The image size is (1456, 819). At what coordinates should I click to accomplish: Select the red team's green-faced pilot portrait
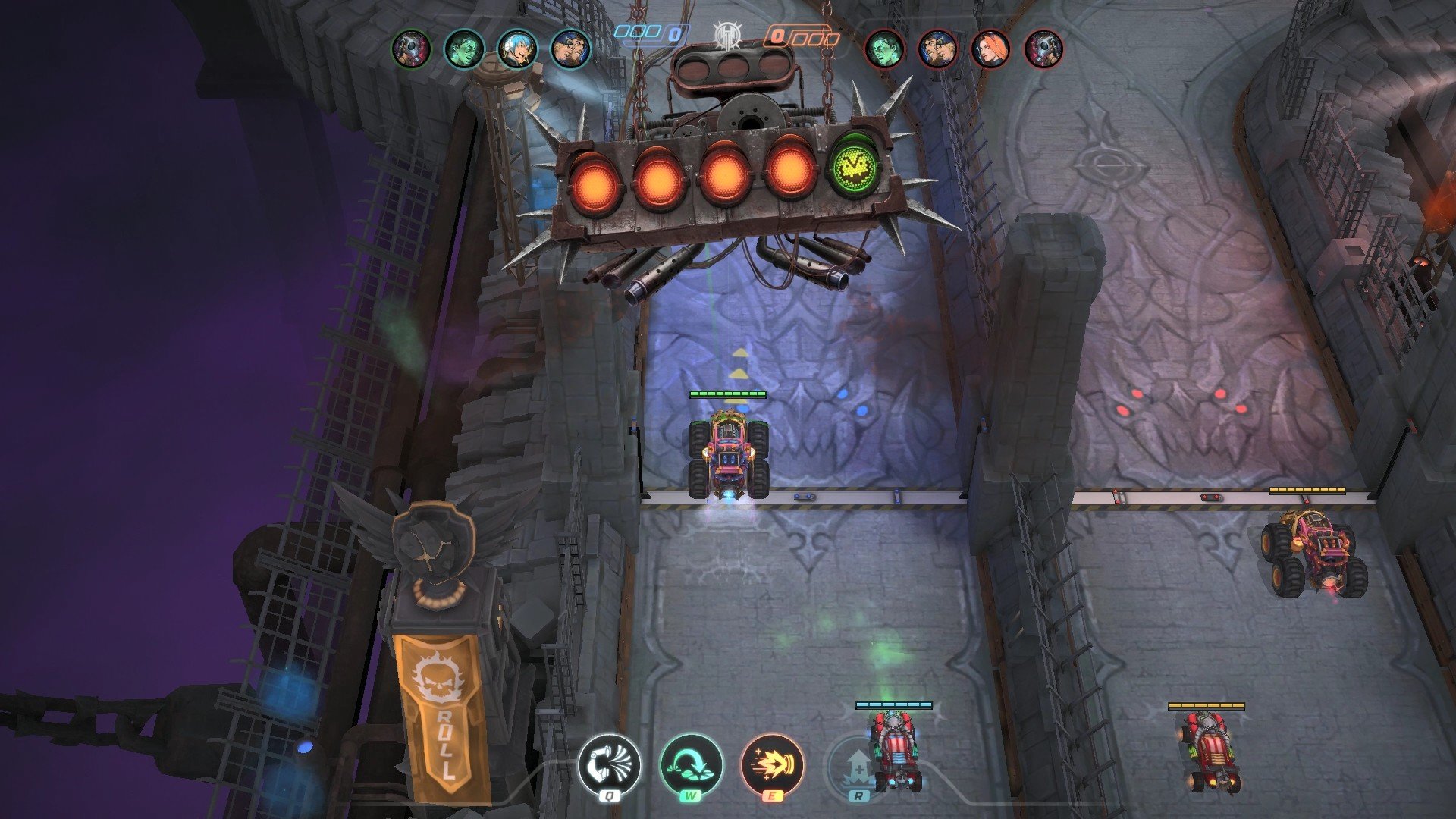884,49
